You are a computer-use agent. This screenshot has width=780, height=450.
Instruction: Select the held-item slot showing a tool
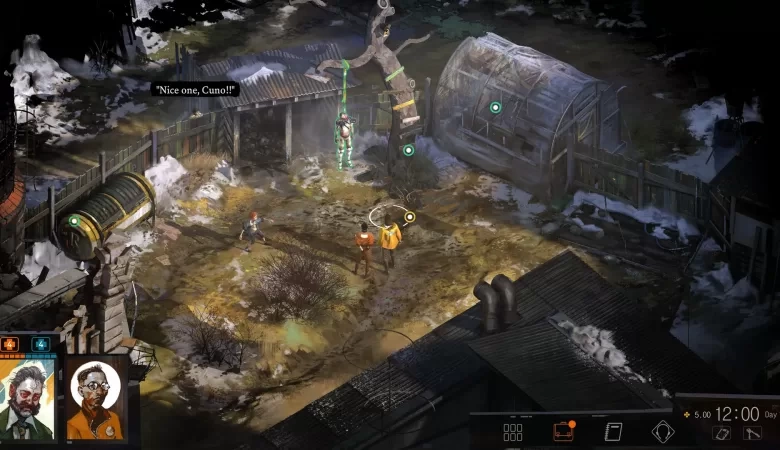[752, 433]
